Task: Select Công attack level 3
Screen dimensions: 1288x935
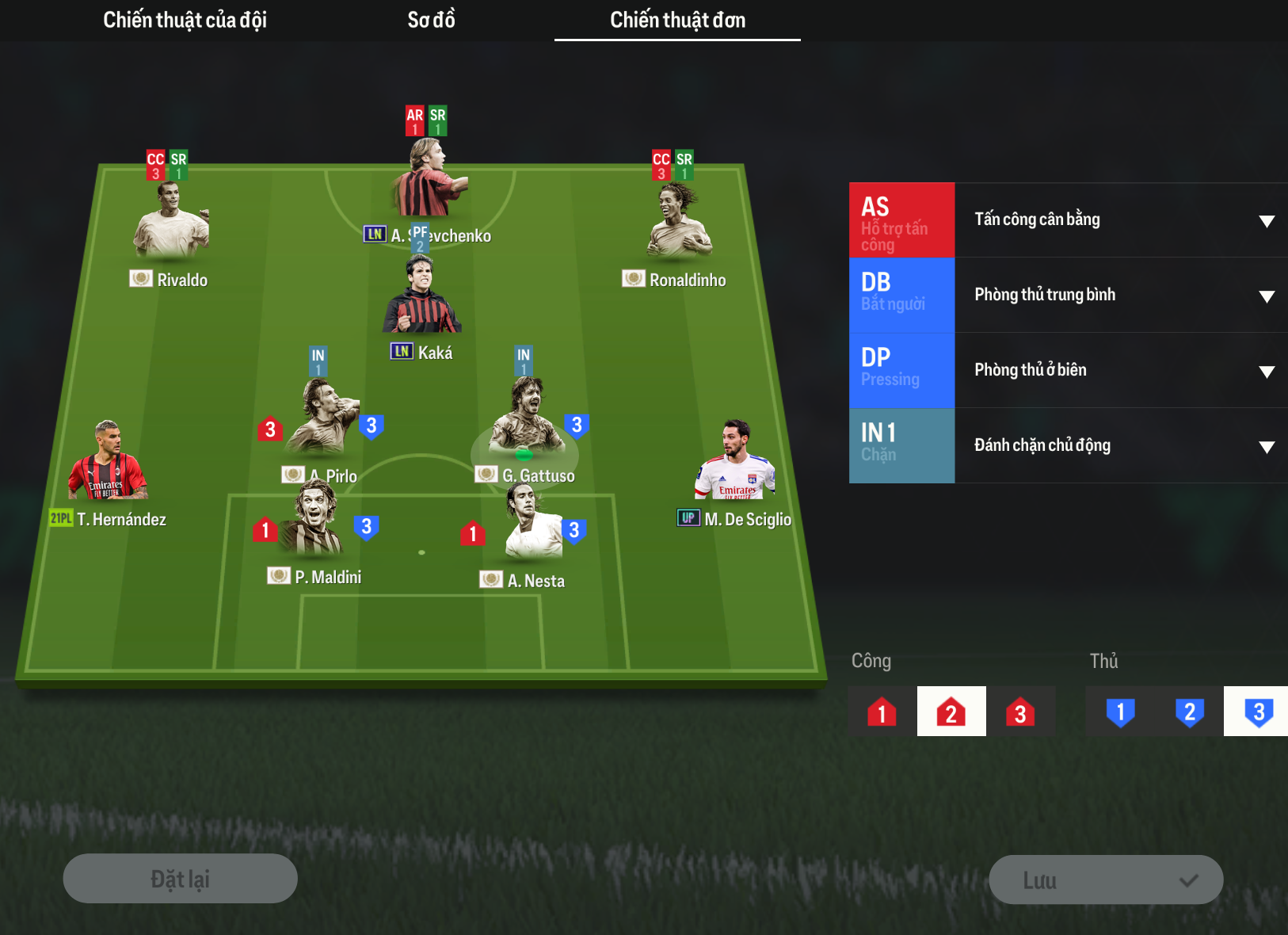Action: tap(1020, 712)
